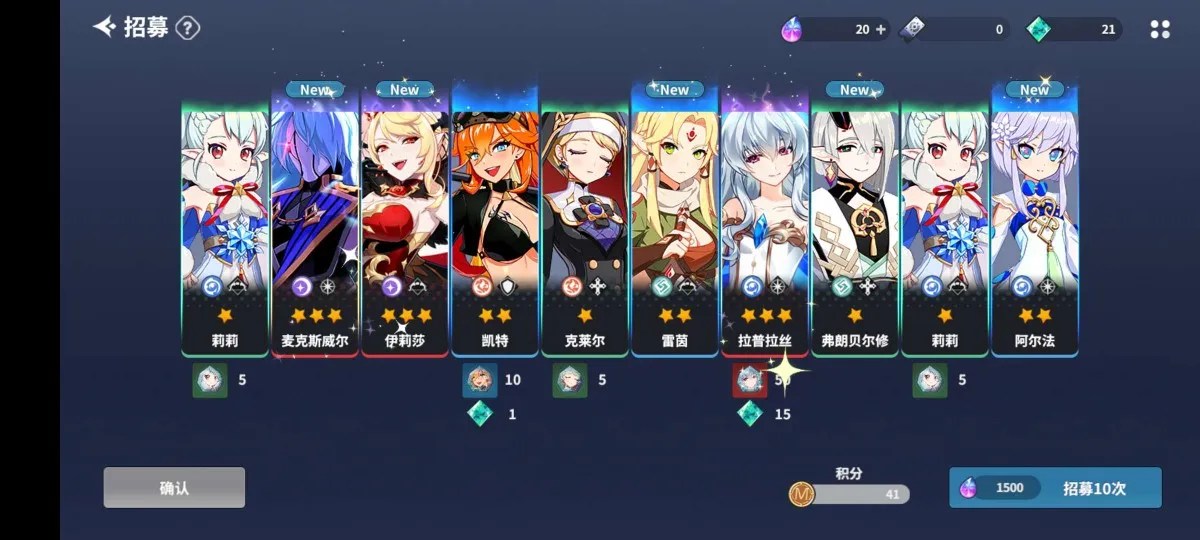Tap the recruit ticket currency counter

tap(955, 30)
